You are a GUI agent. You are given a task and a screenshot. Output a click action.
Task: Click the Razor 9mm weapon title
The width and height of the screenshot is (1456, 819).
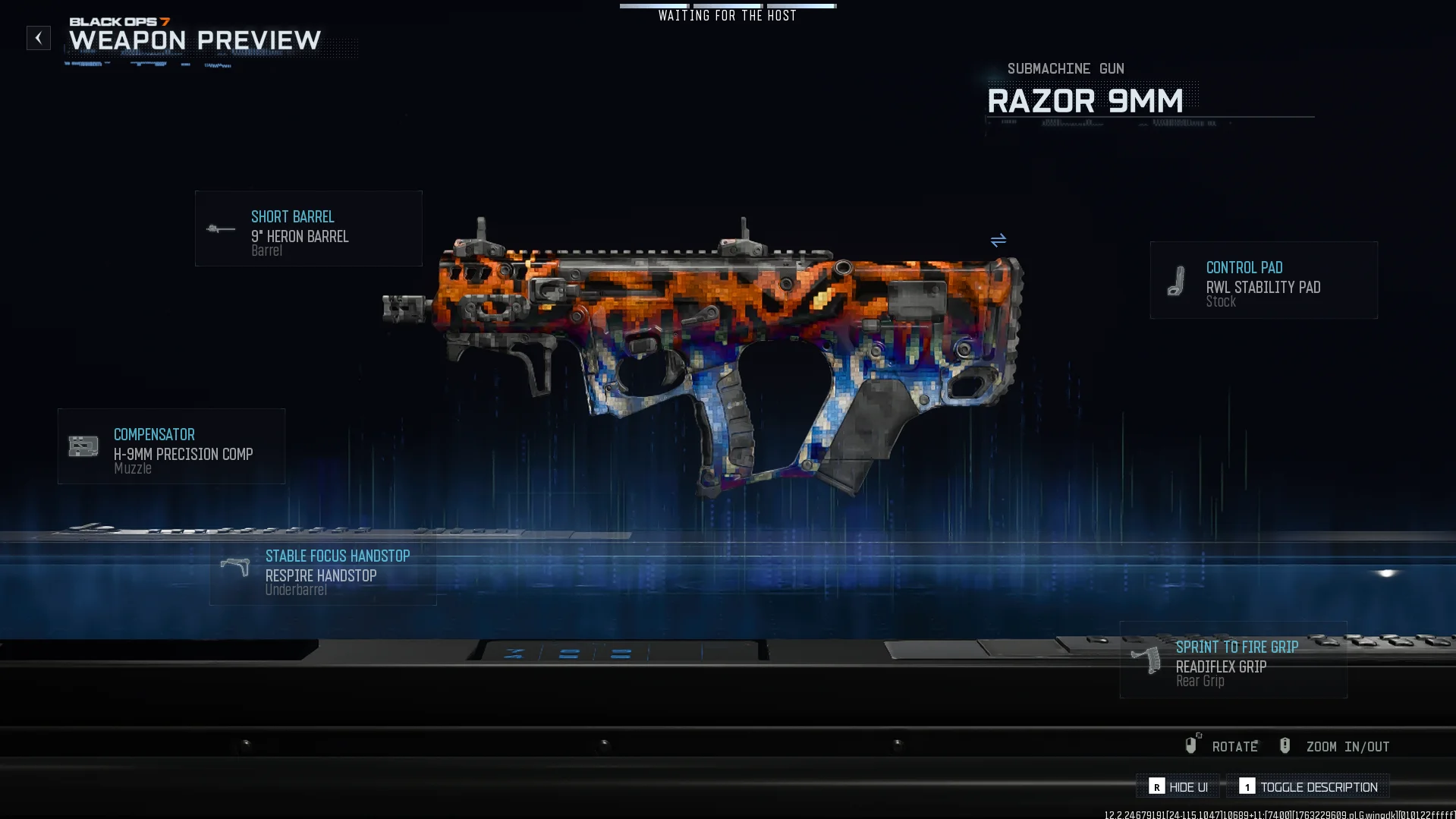coord(1085,100)
